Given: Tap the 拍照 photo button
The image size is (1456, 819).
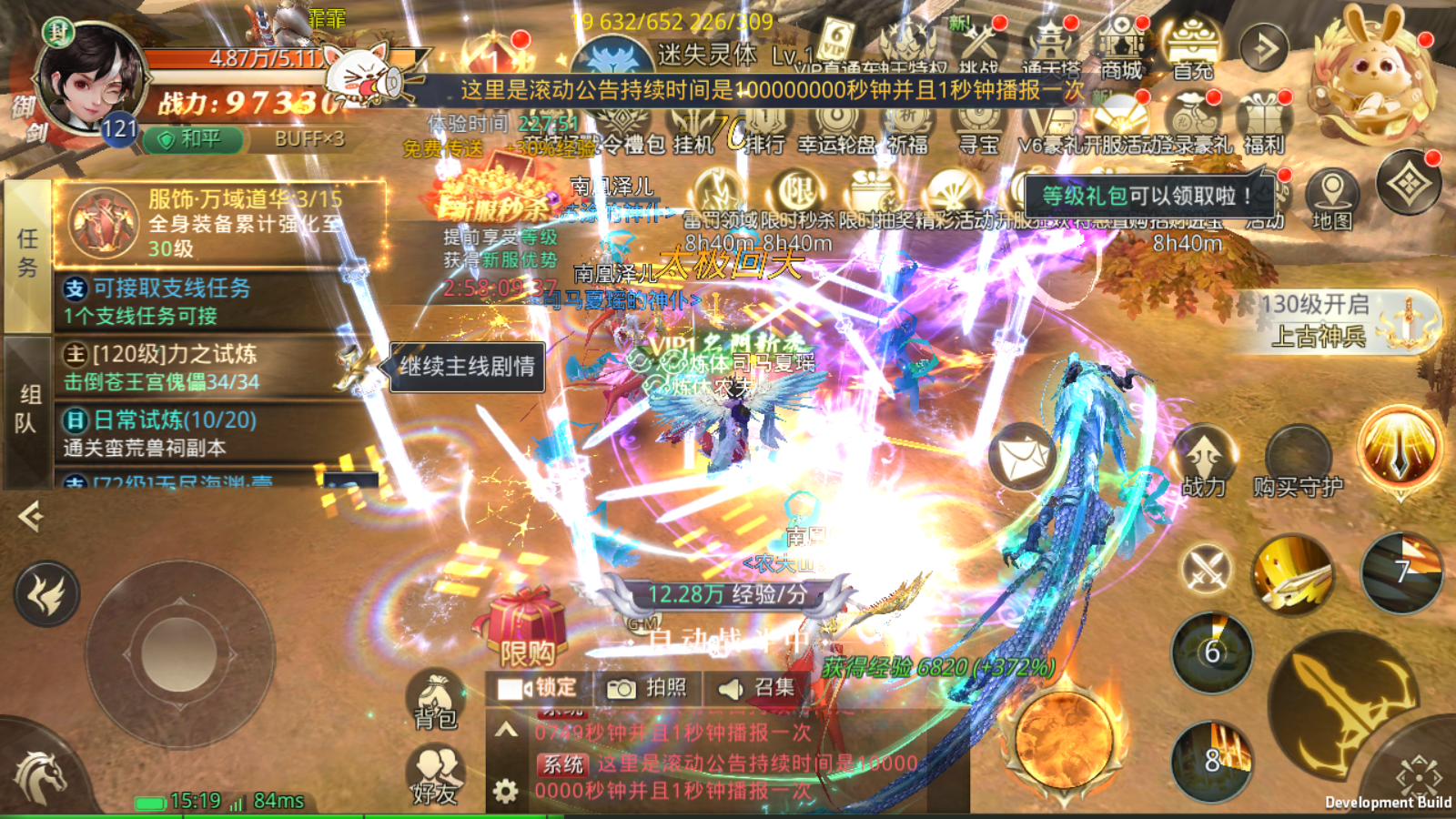Looking at the screenshot, I should click(647, 688).
